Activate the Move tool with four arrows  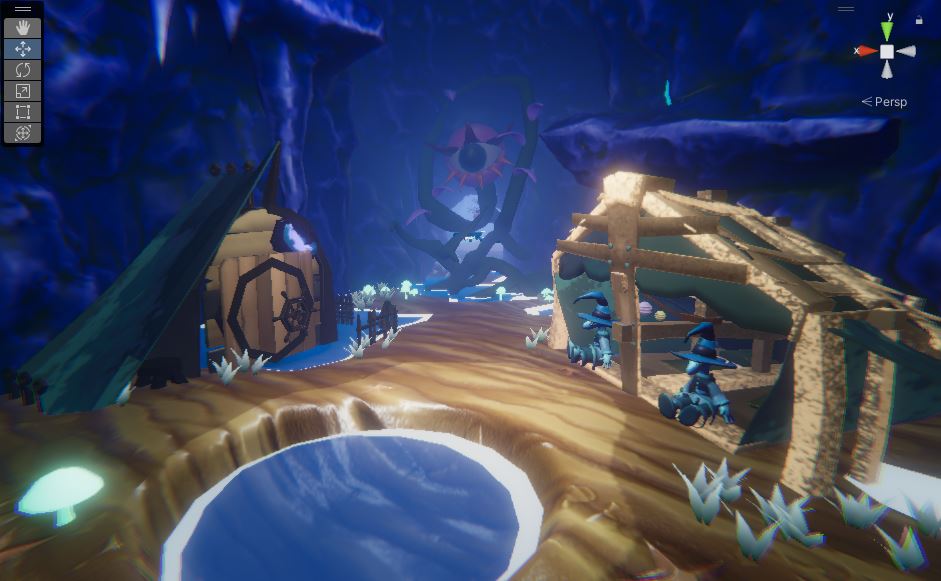23,49
